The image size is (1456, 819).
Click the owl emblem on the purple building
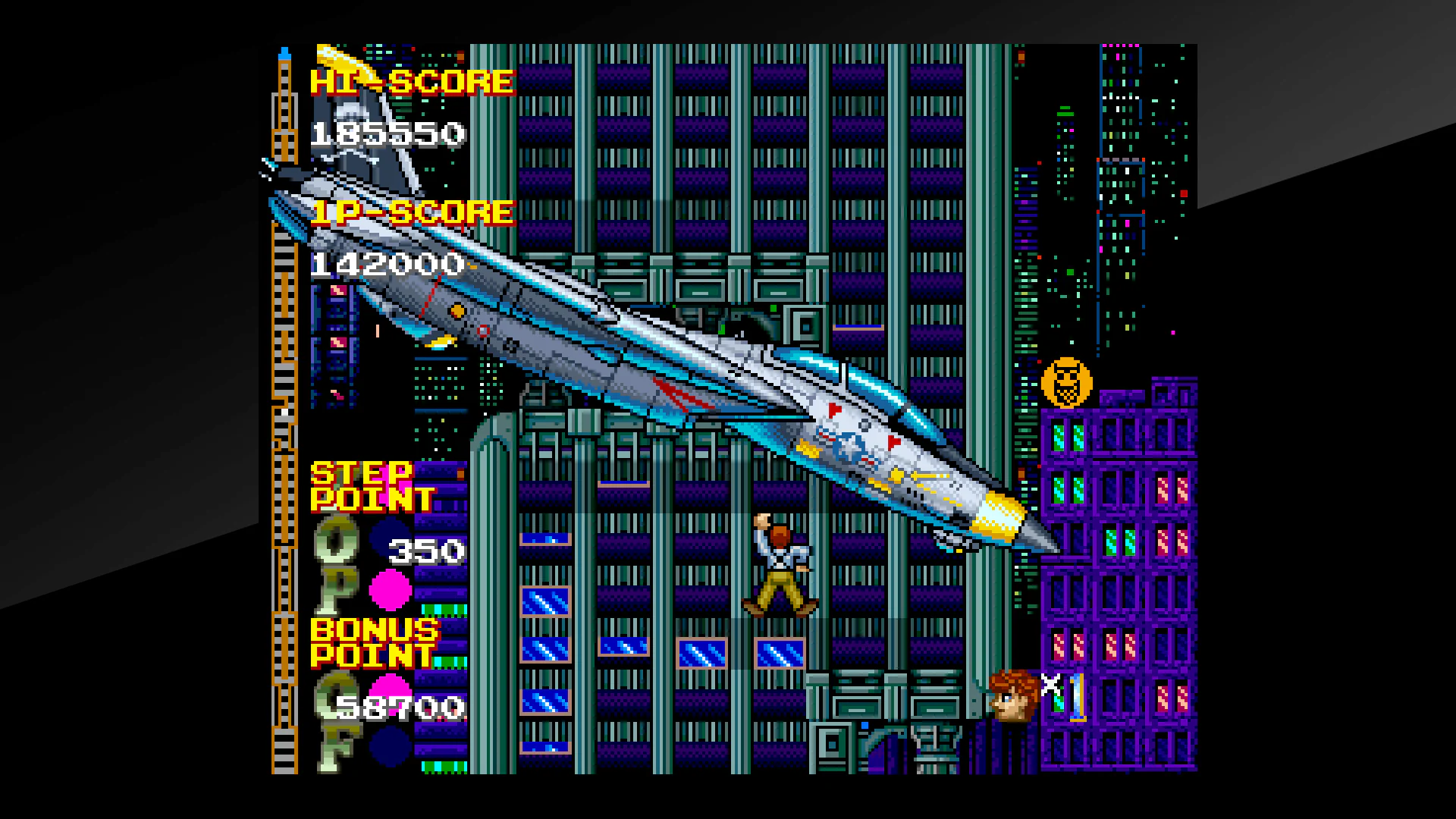1068,381
